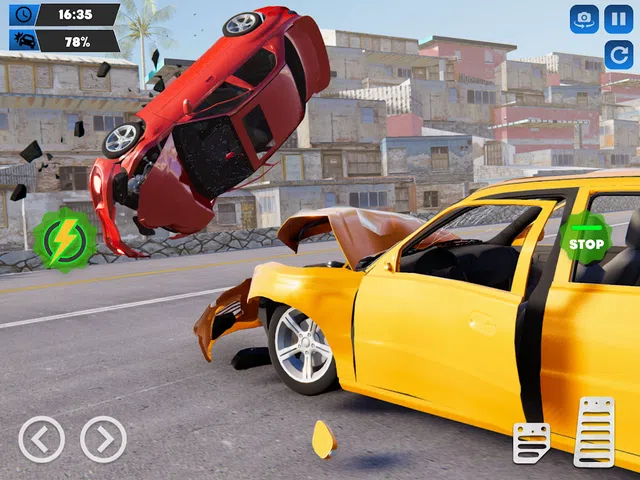The height and width of the screenshot is (480, 640).
Task: Steer right with the right arrow
Action: [103, 439]
